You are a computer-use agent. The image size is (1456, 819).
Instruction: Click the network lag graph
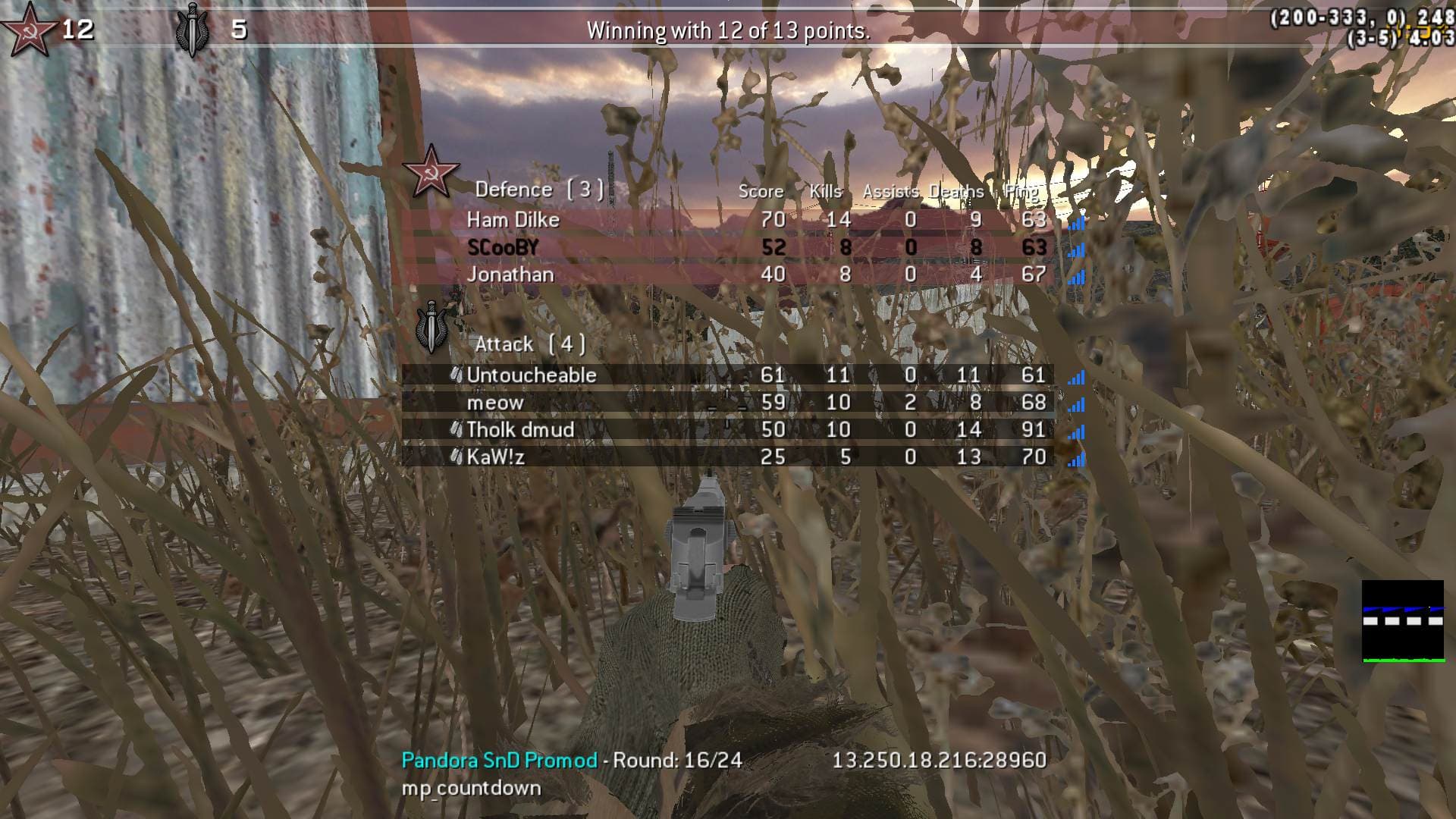click(x=1402, y=621)
